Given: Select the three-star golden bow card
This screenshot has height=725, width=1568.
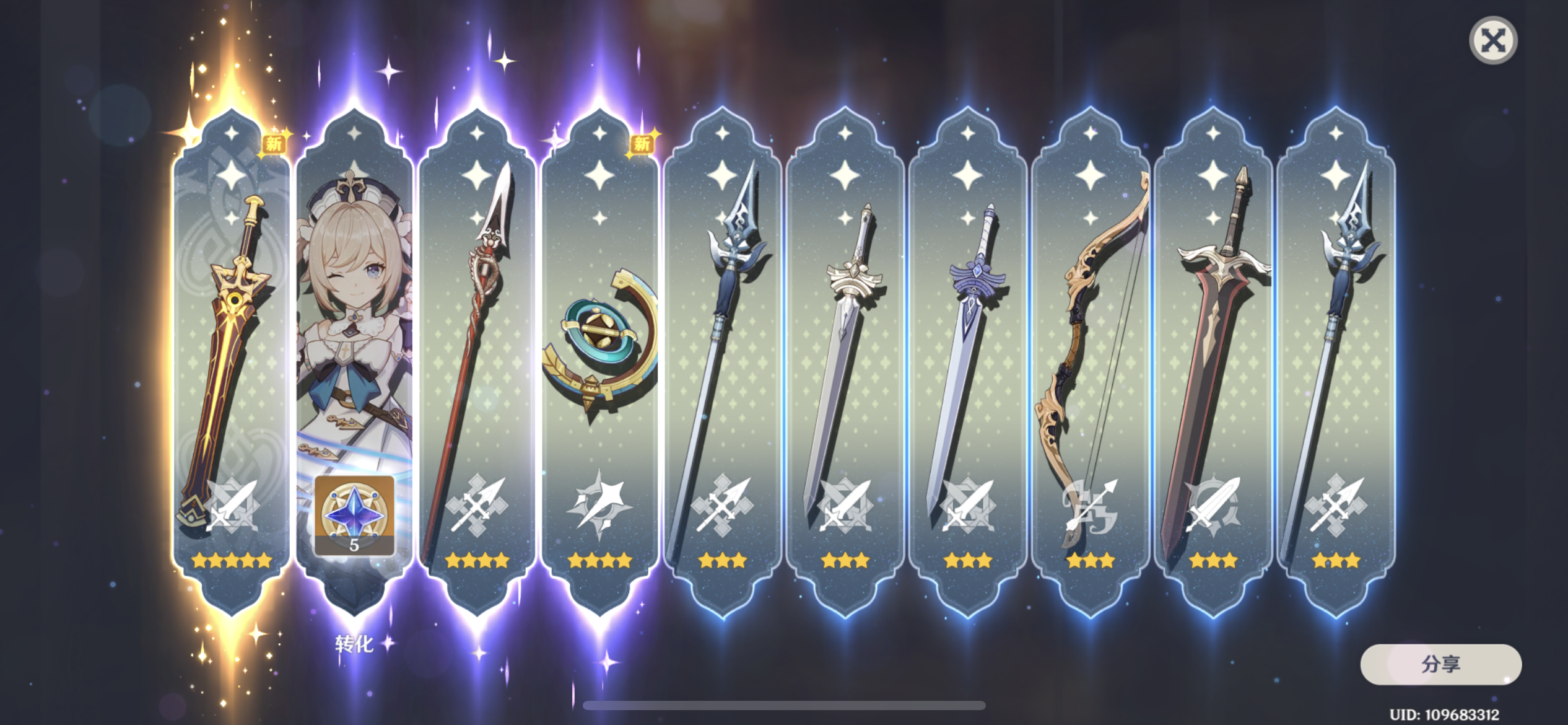Looking at the screenshot, I should pyautogui.click(x=1090, y=359).
